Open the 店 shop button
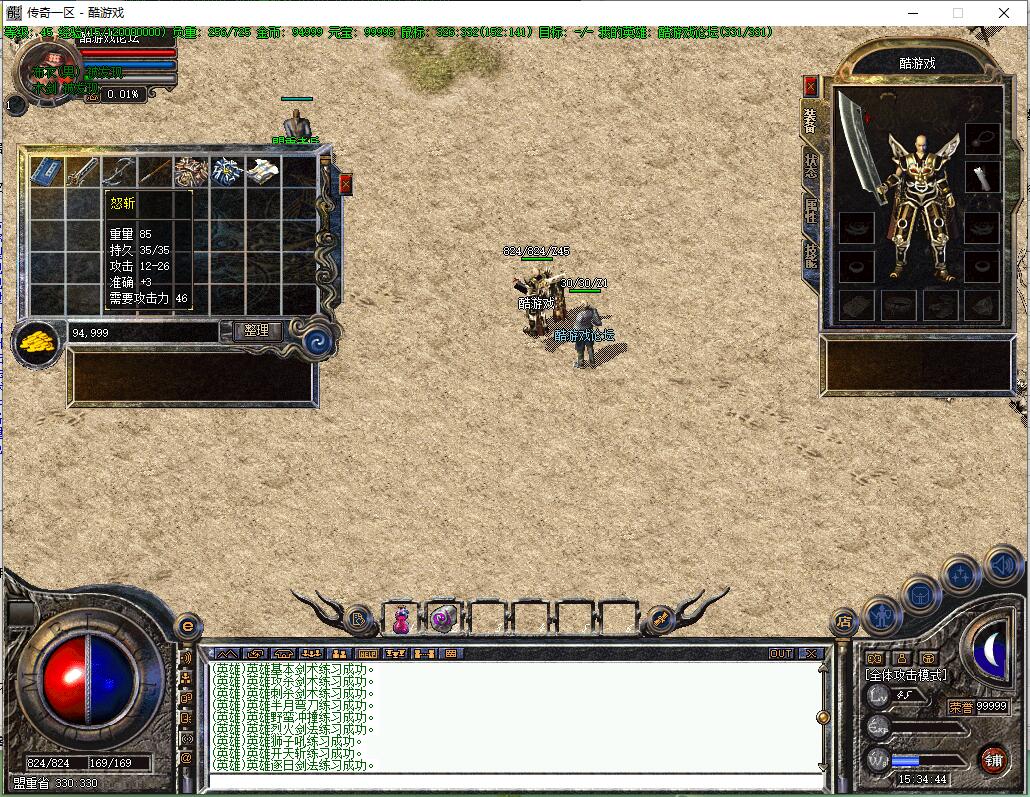Viewport: 1030px width, 797px height. tap(844, 622)
